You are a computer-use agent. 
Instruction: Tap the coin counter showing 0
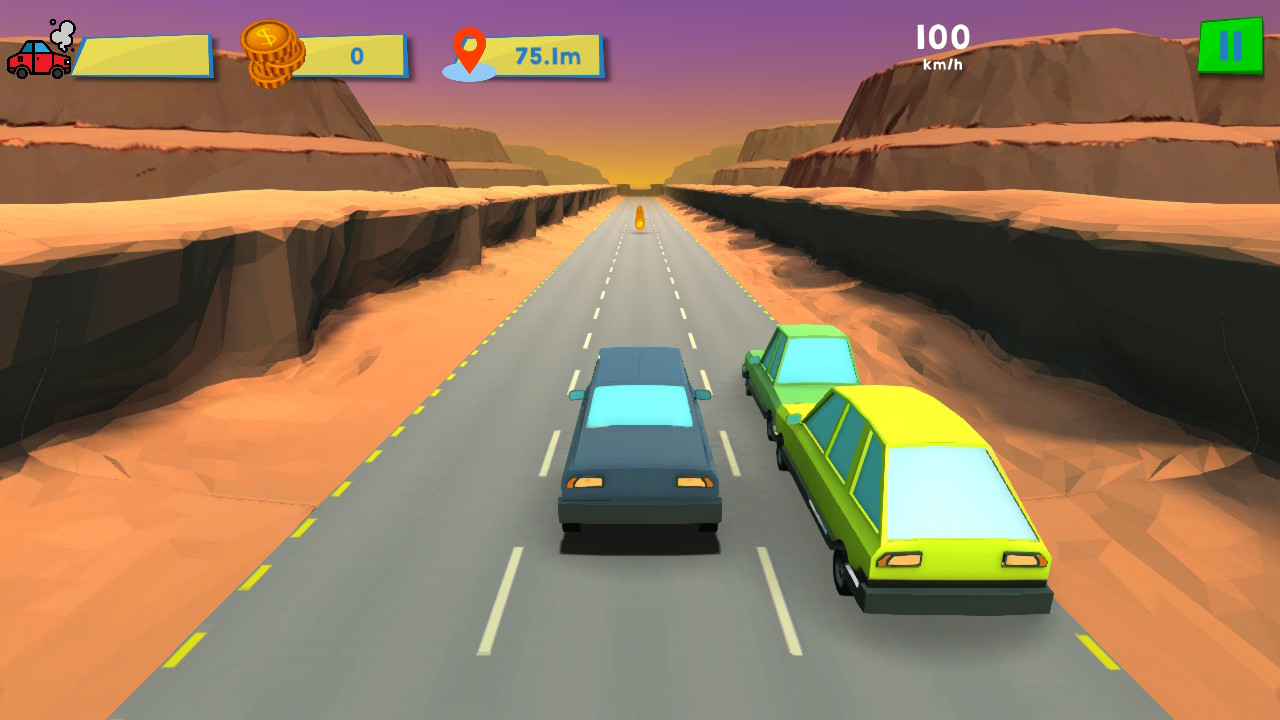click(355, 55)
